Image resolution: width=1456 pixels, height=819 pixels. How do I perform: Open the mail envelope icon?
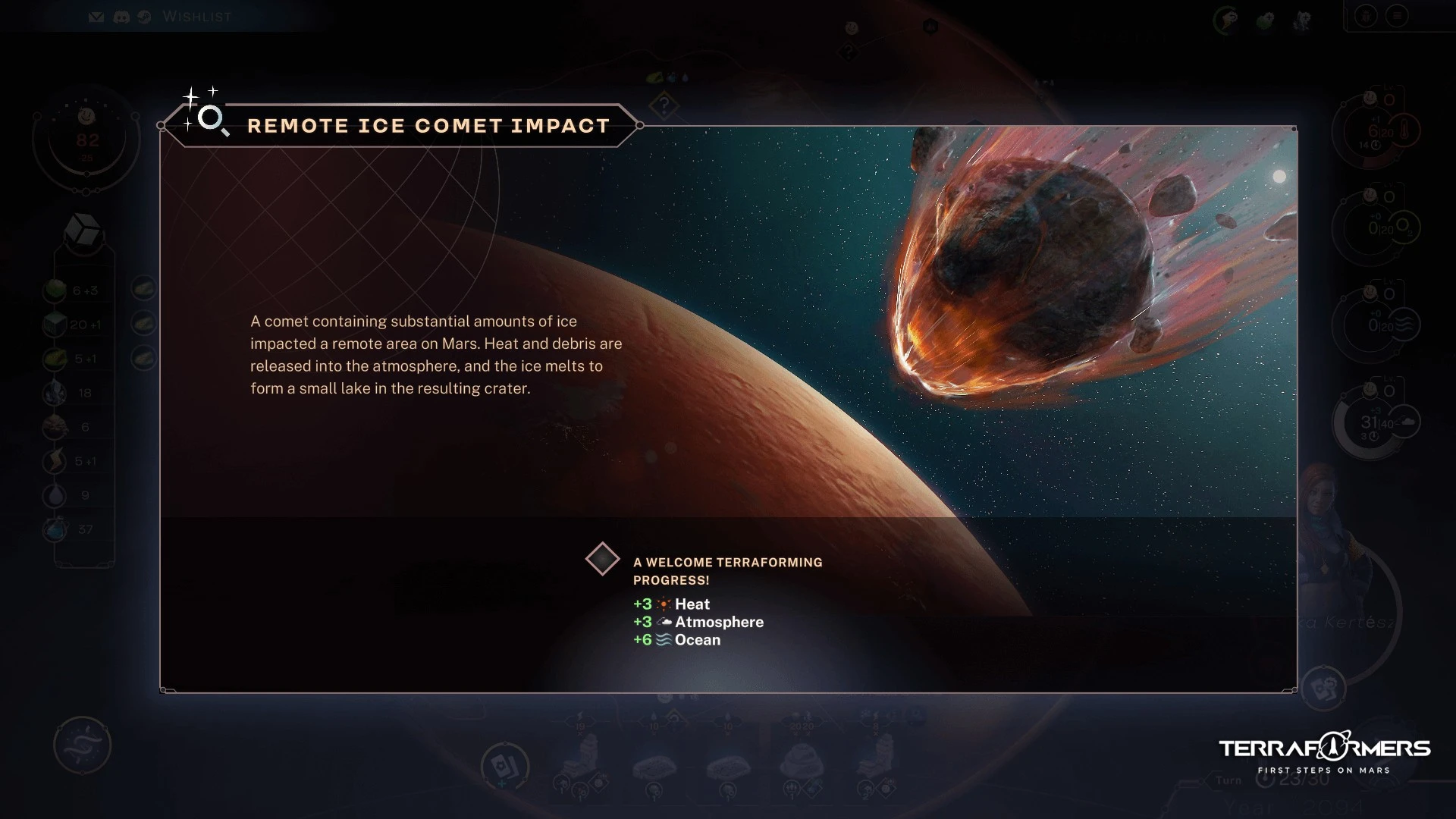coord(96,17)
